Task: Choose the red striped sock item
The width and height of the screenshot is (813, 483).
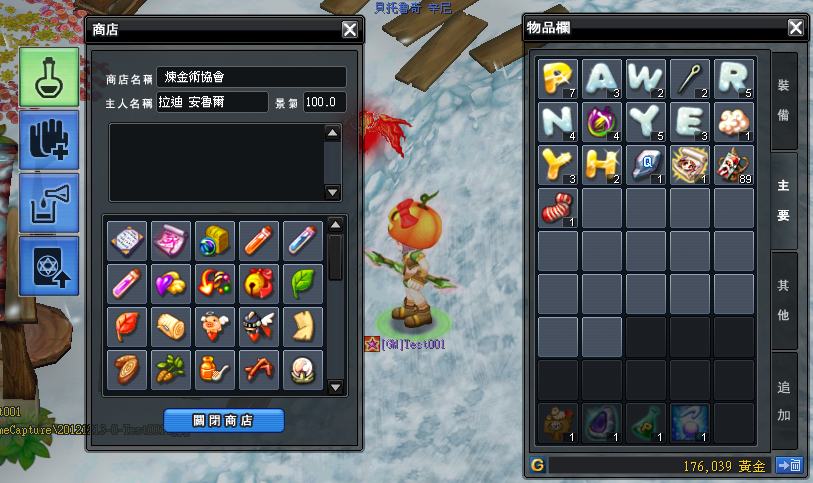Action: (557, 208)
